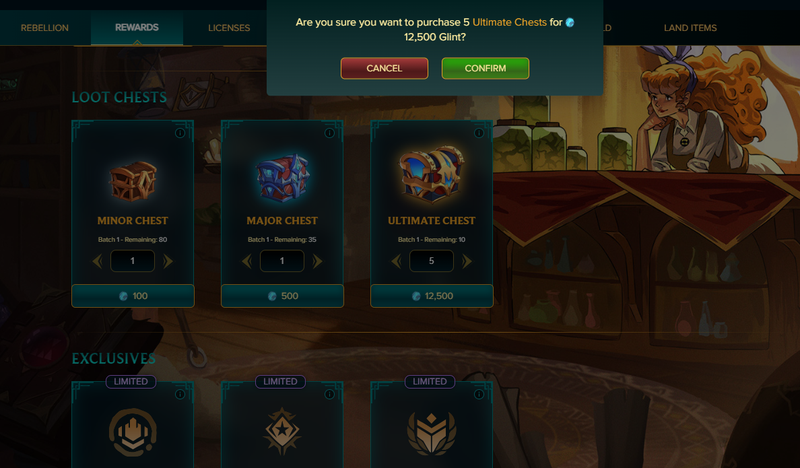
Task: Open the Rewards tab
Action: (x=137, y=28)
